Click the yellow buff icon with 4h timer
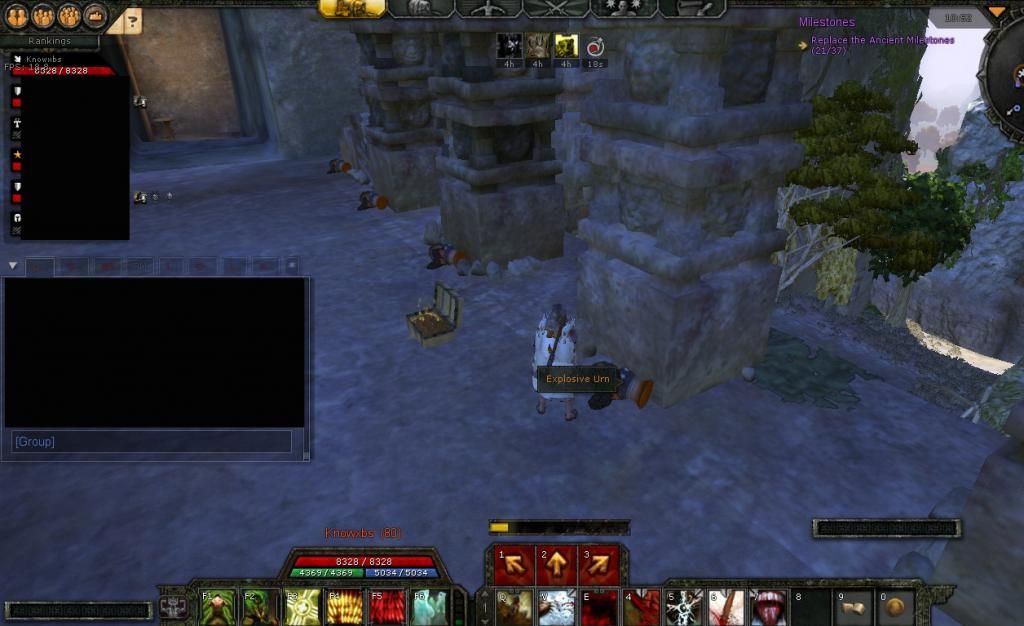This screenshot has width=1024, height=626. pos(566,45)
